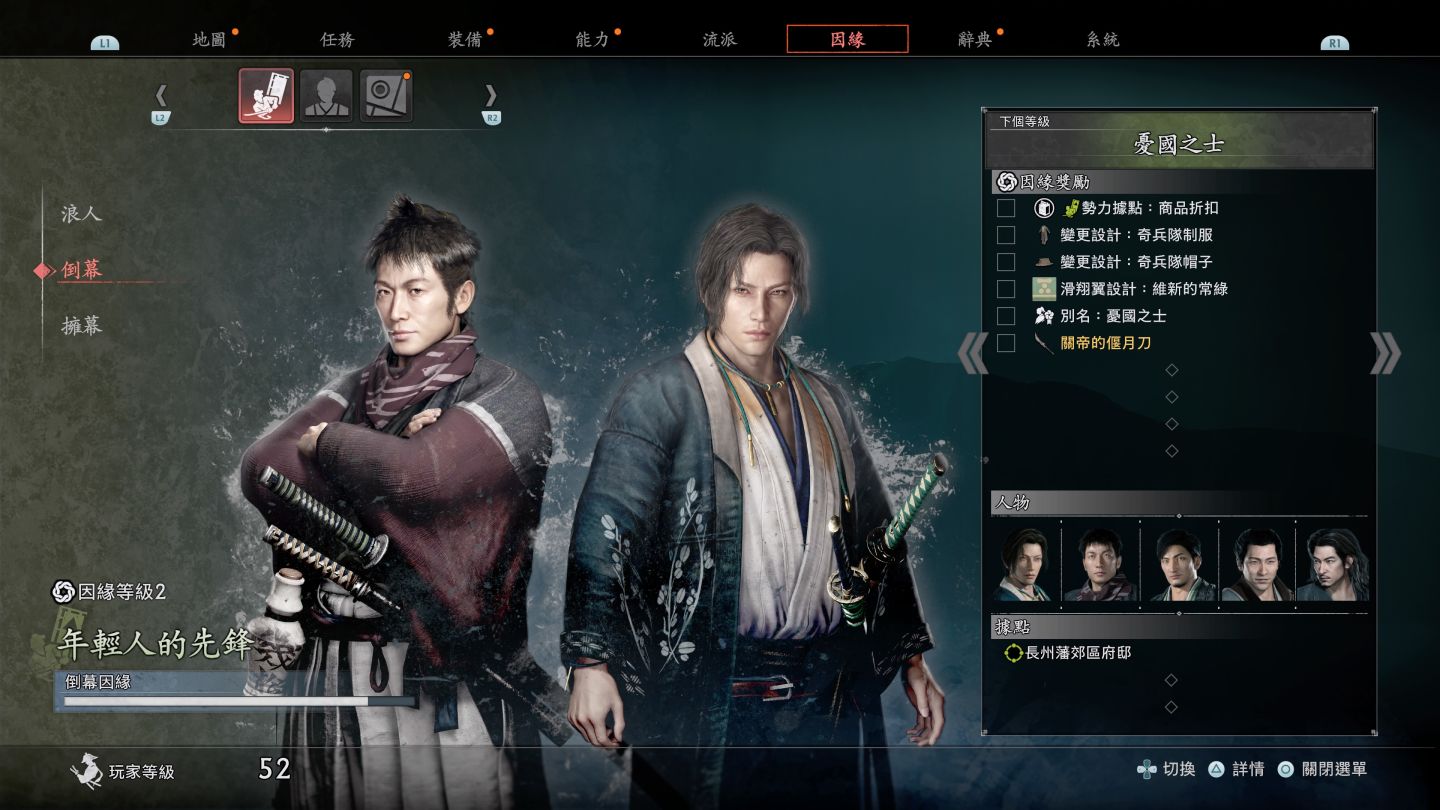Show the next bond level with right chevron

pyautogui.click(x=1385, y=353)
